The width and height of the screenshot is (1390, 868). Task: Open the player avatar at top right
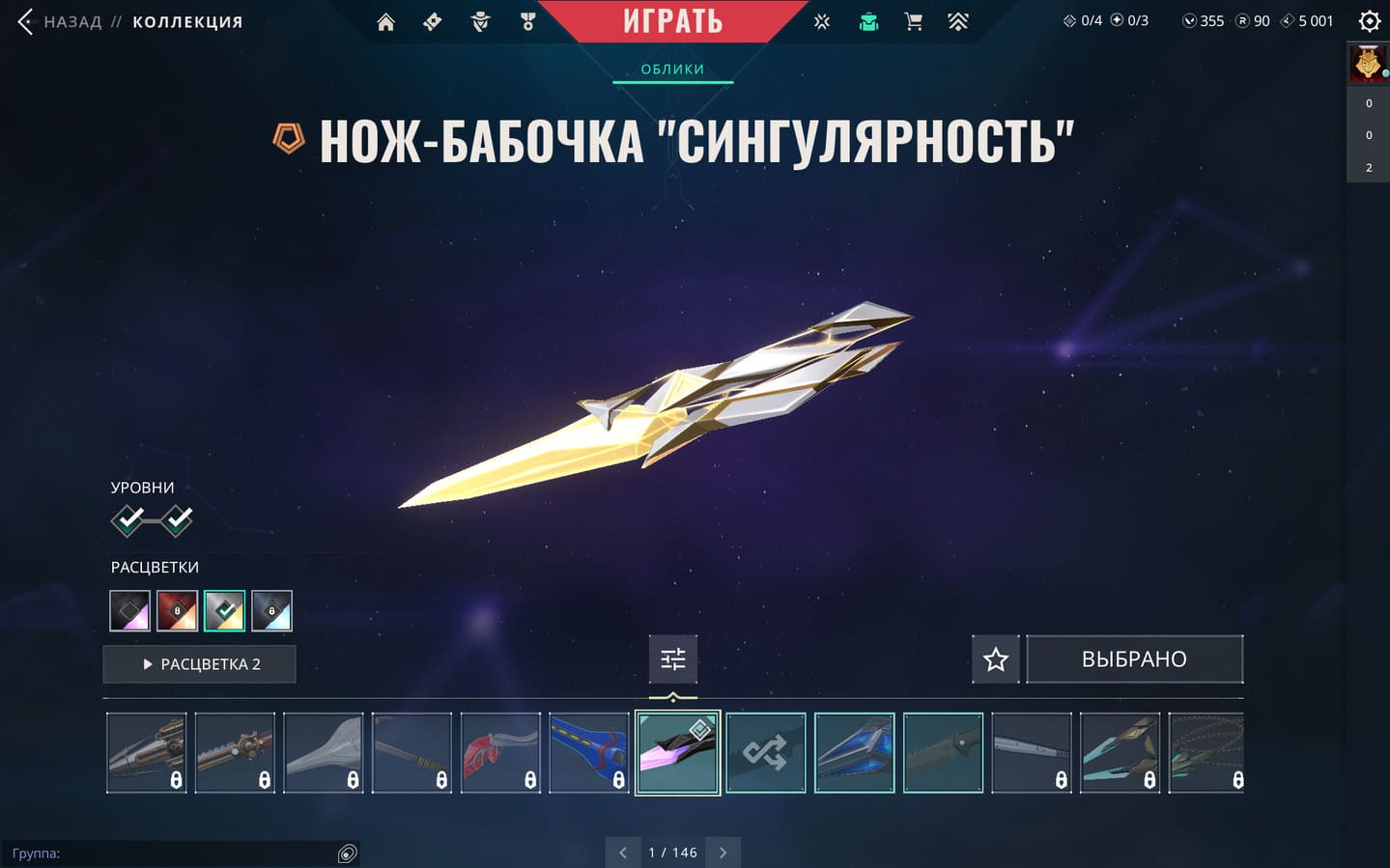[x=1368, y=65]
